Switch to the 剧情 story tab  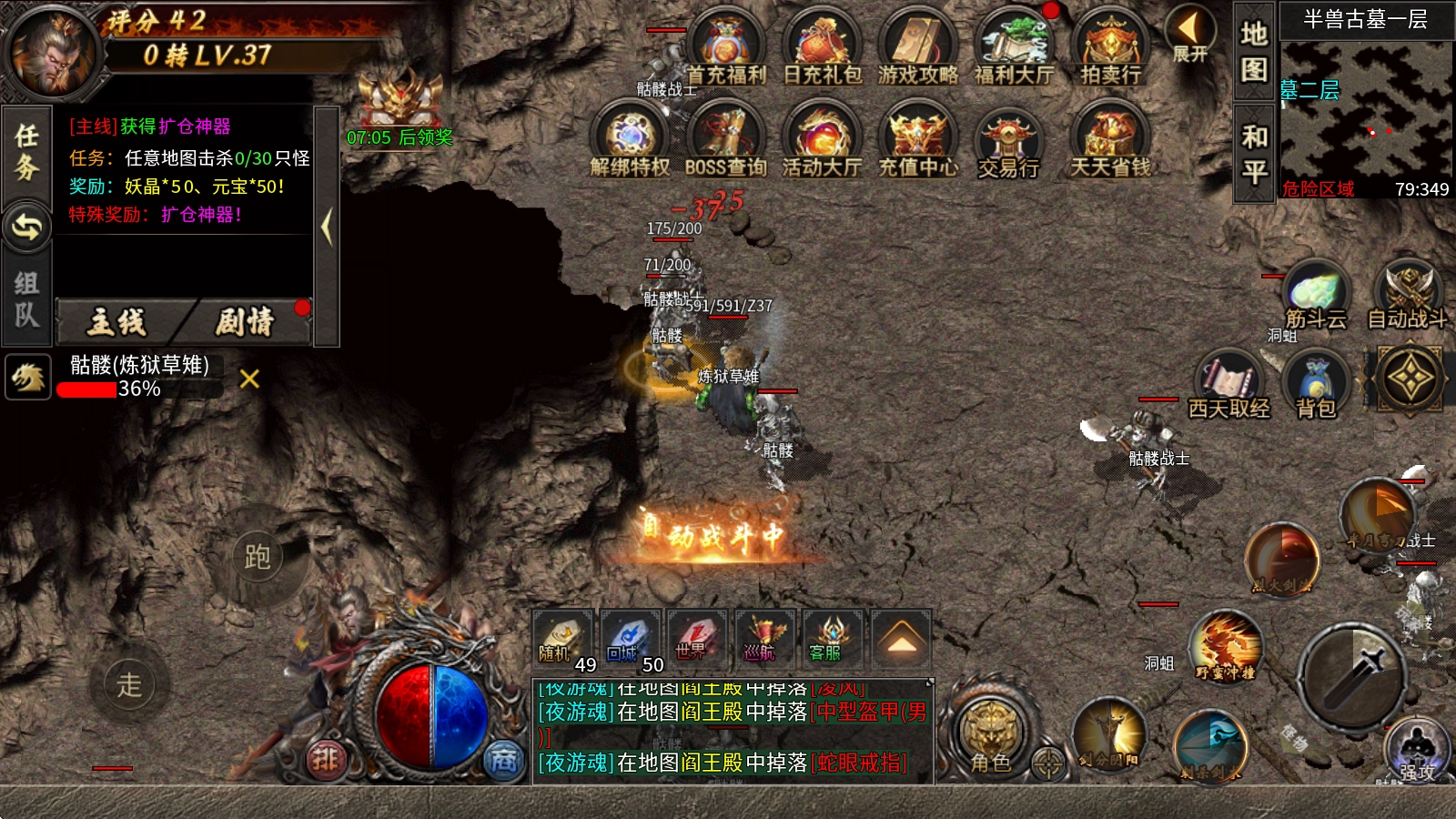[245, 322]
